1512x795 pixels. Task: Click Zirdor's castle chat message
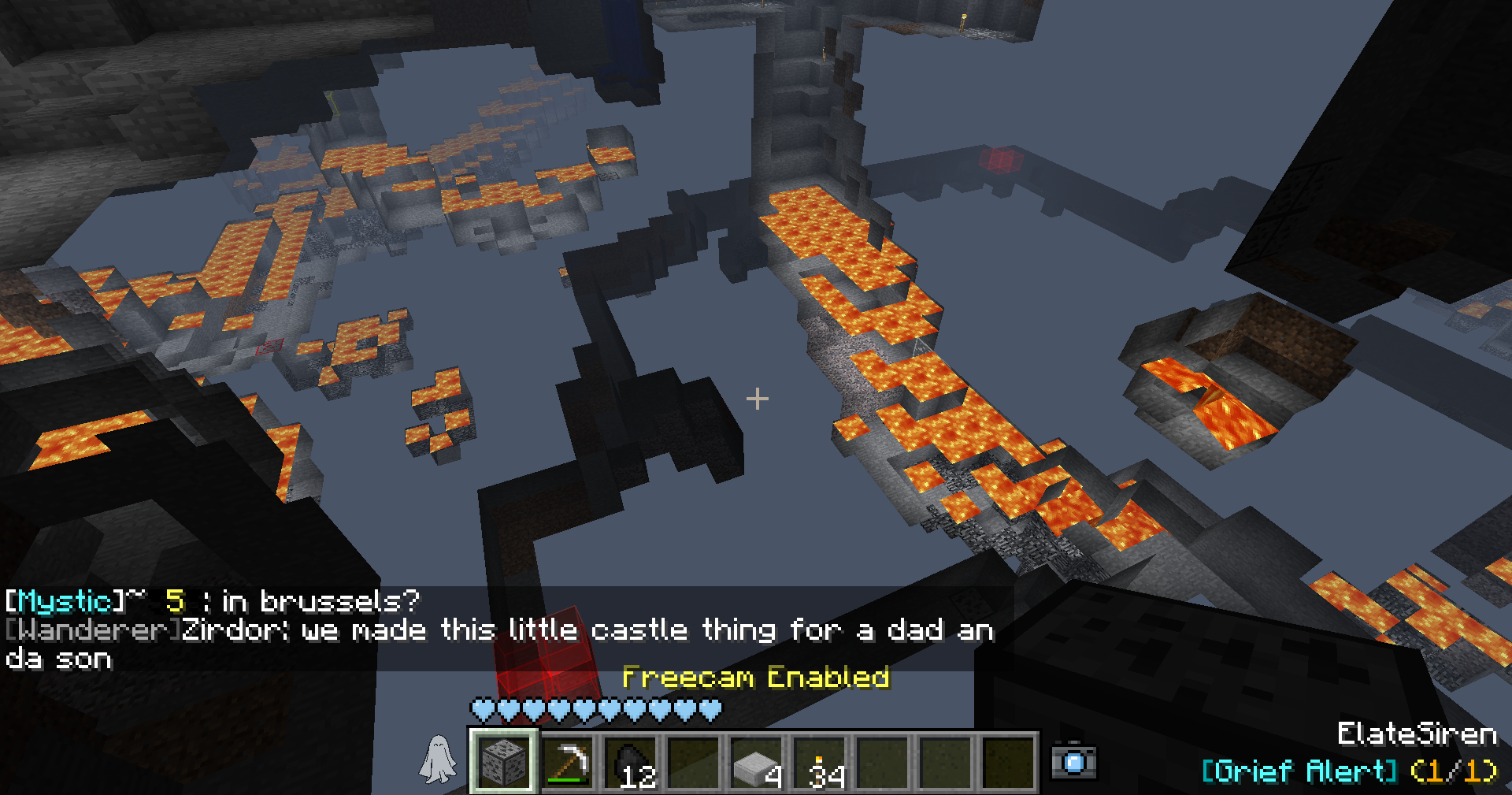coord(499,643)
